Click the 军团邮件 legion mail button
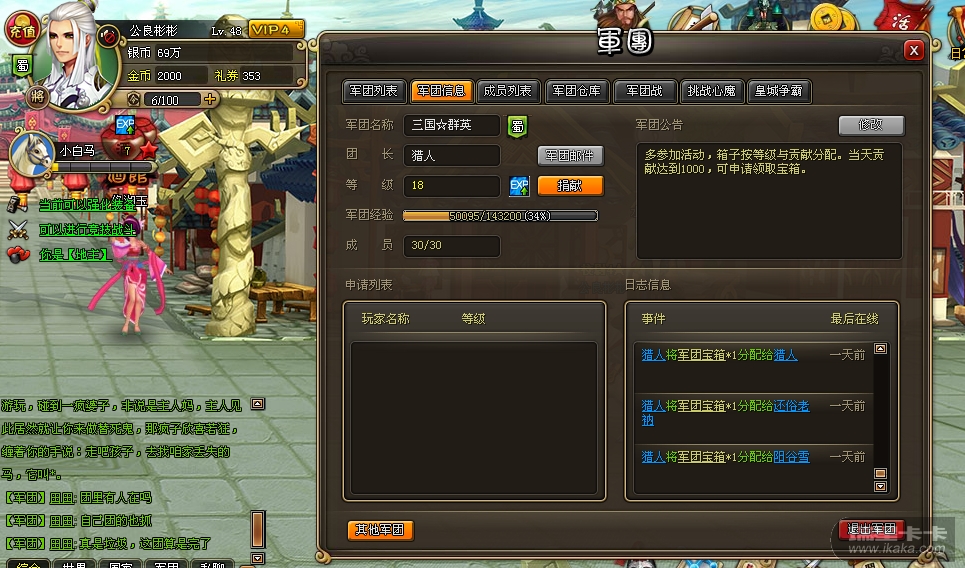 (x=570, y=155)
